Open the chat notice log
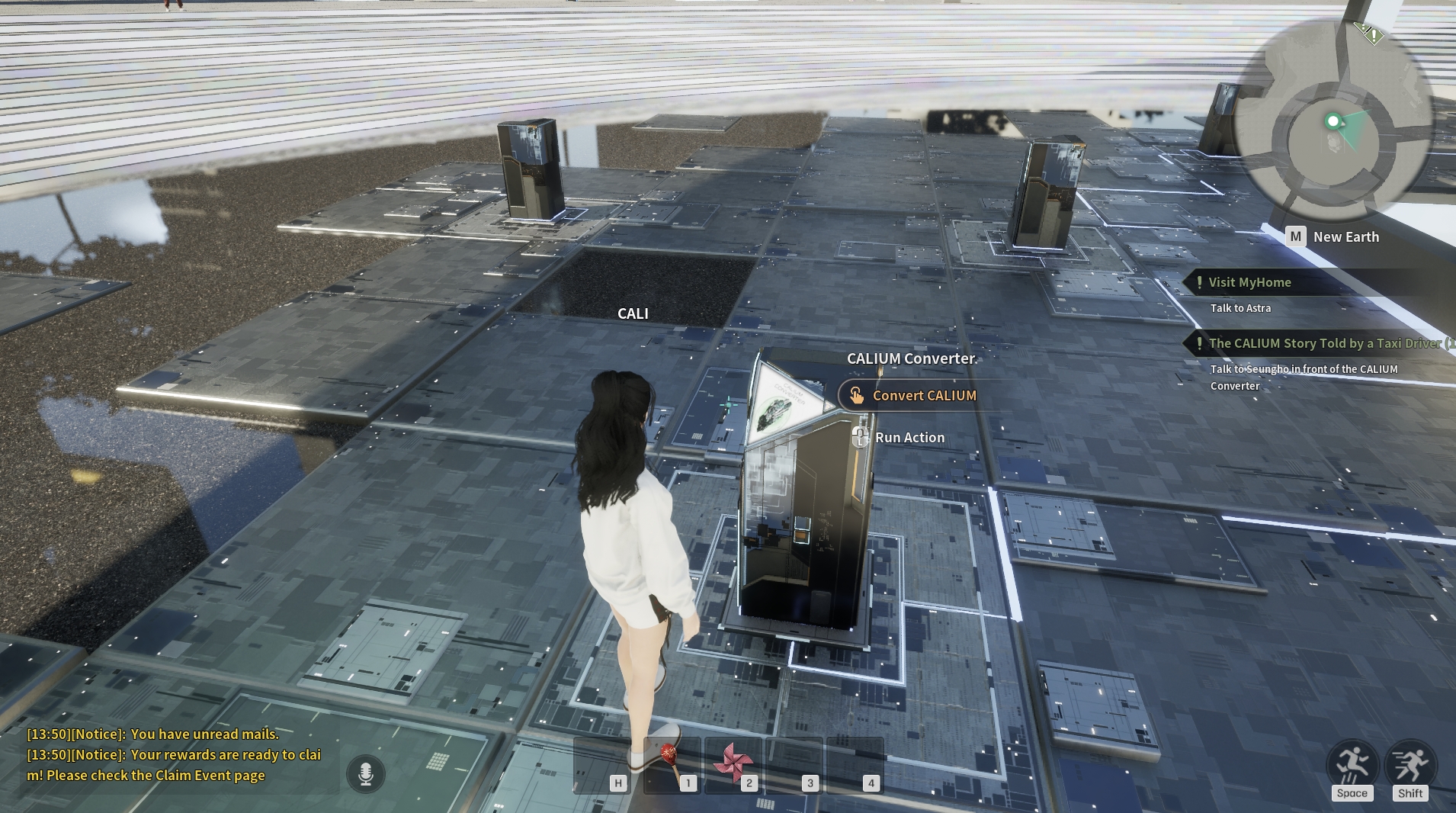 (x=174, y=755)
